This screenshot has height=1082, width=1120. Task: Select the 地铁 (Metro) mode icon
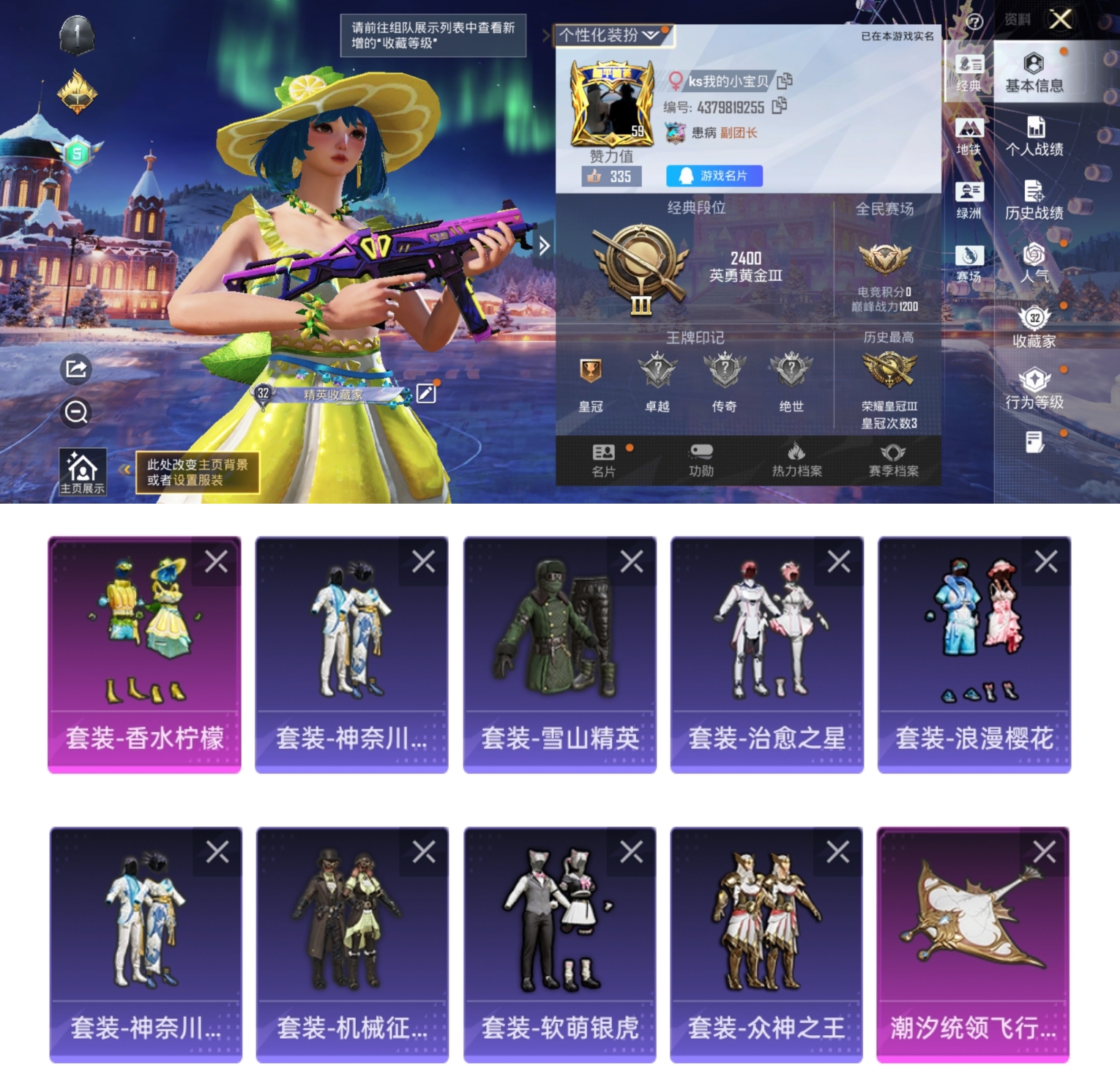[971, 132]
